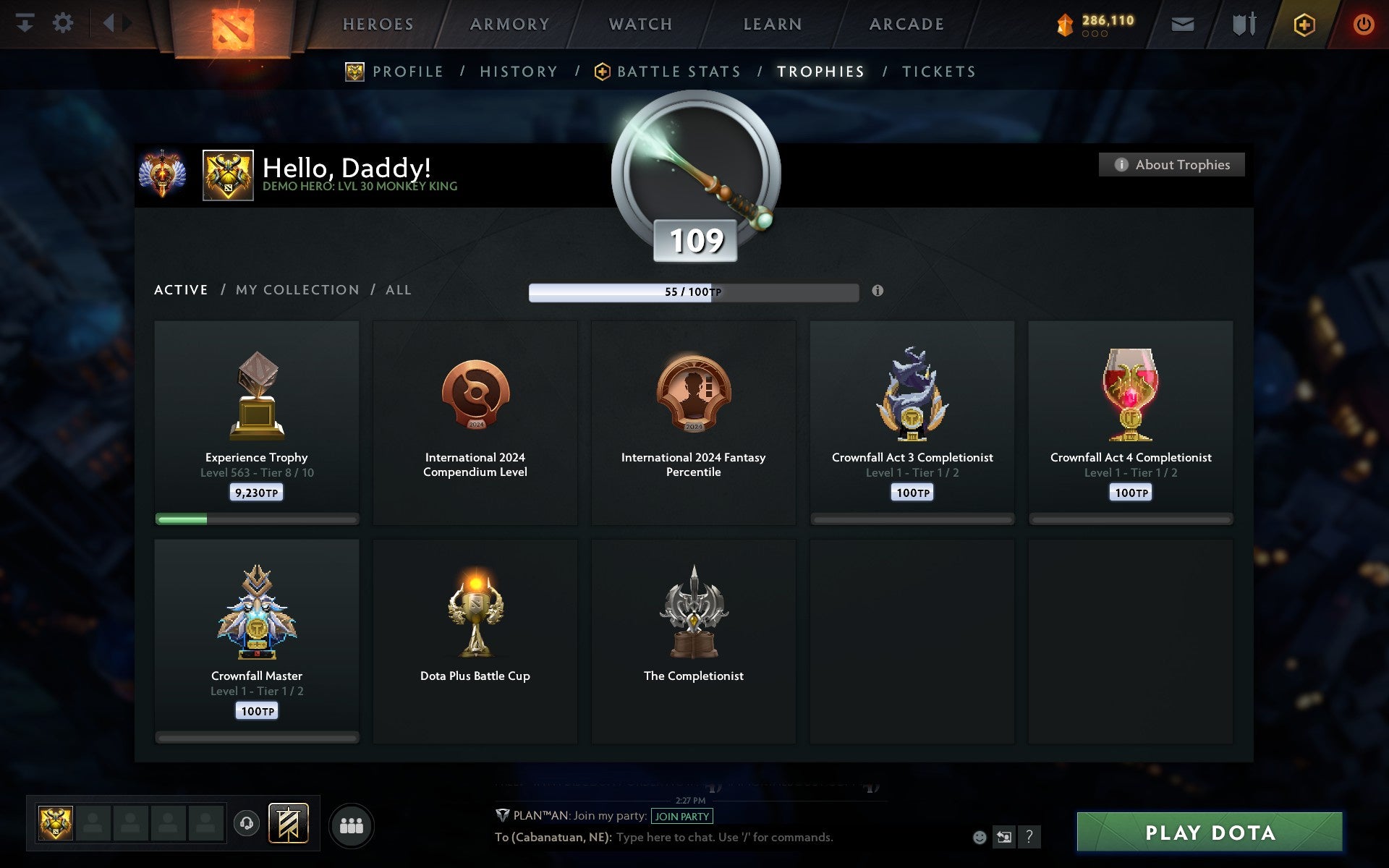Open the Dota Plus hexagon icon
The width and height of the screenshot is (1389, 868).
pos(1302,23)
